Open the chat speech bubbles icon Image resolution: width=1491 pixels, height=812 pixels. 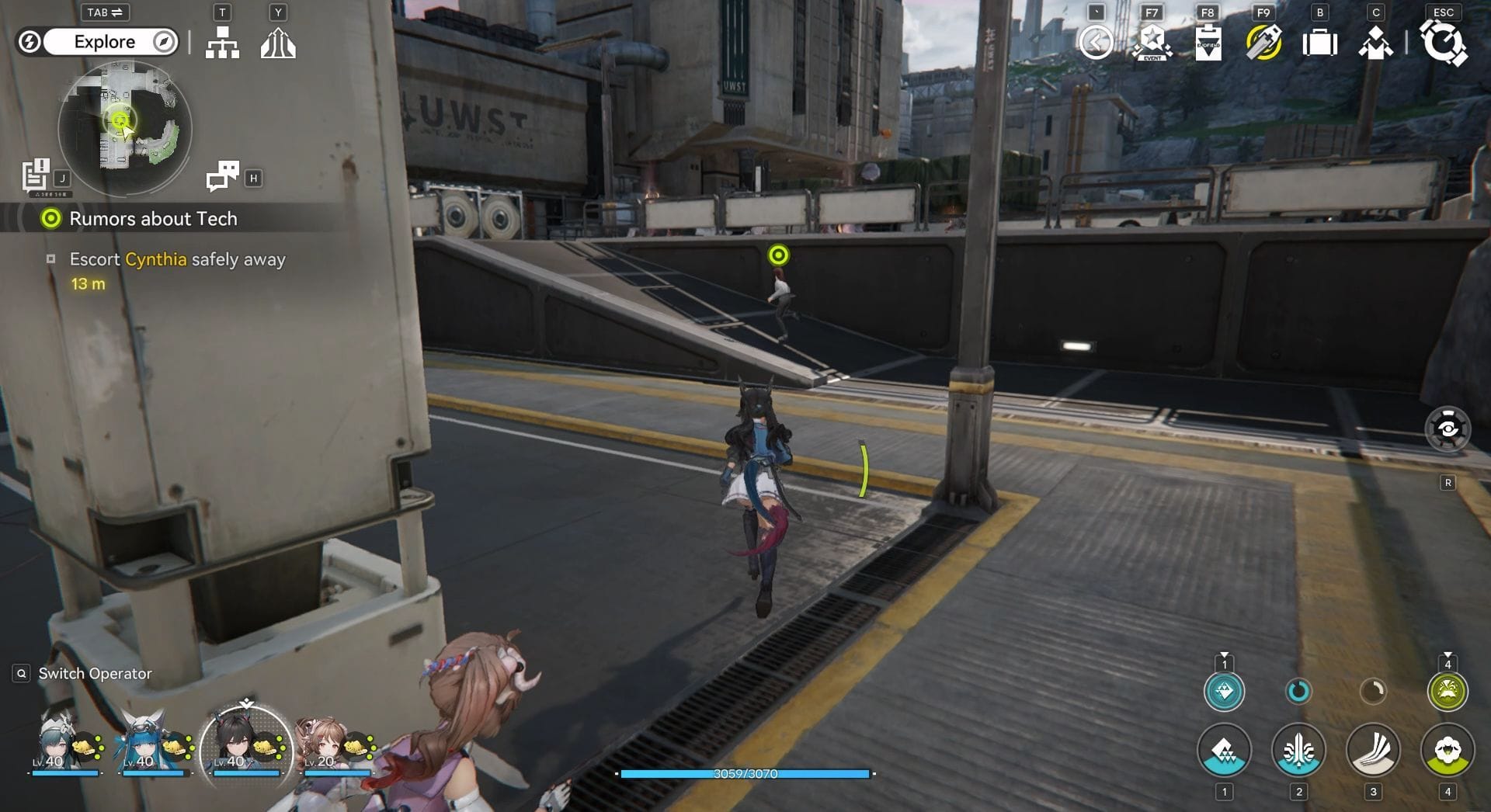[x=223, y=176]
